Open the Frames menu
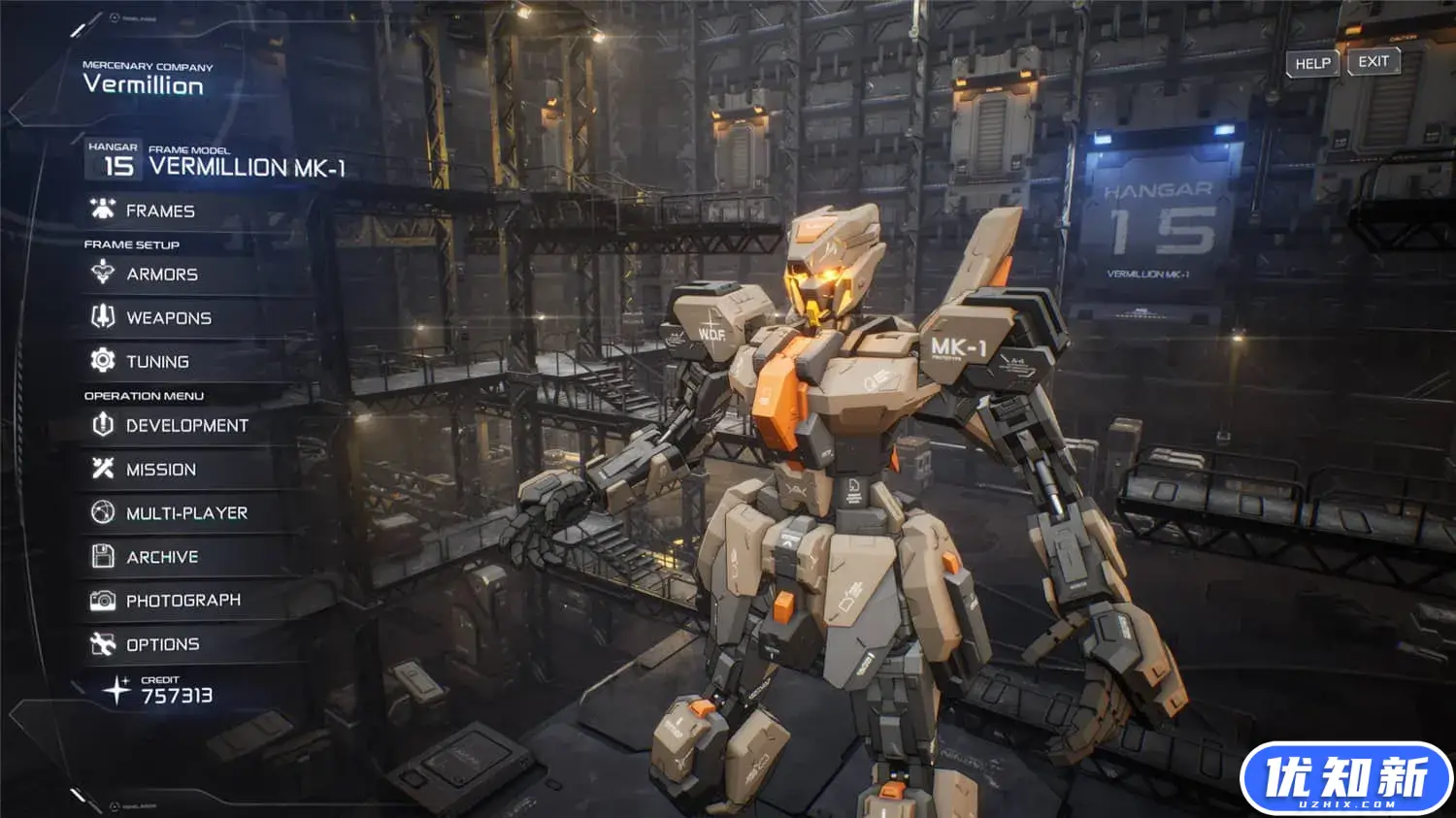Viewport: 1456px width, 818px height. 160,211
